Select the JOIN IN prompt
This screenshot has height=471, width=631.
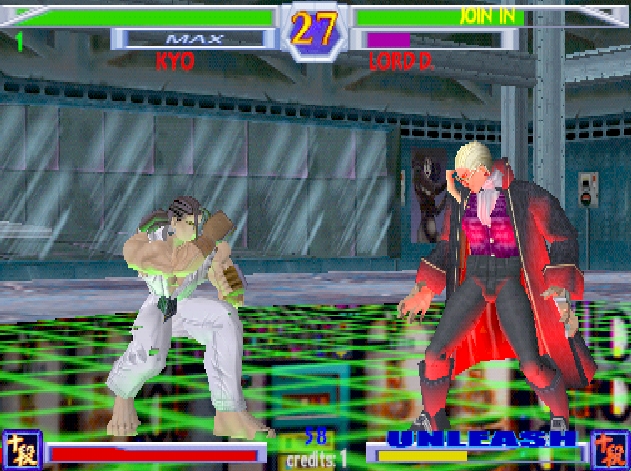[x=487, y=15]
